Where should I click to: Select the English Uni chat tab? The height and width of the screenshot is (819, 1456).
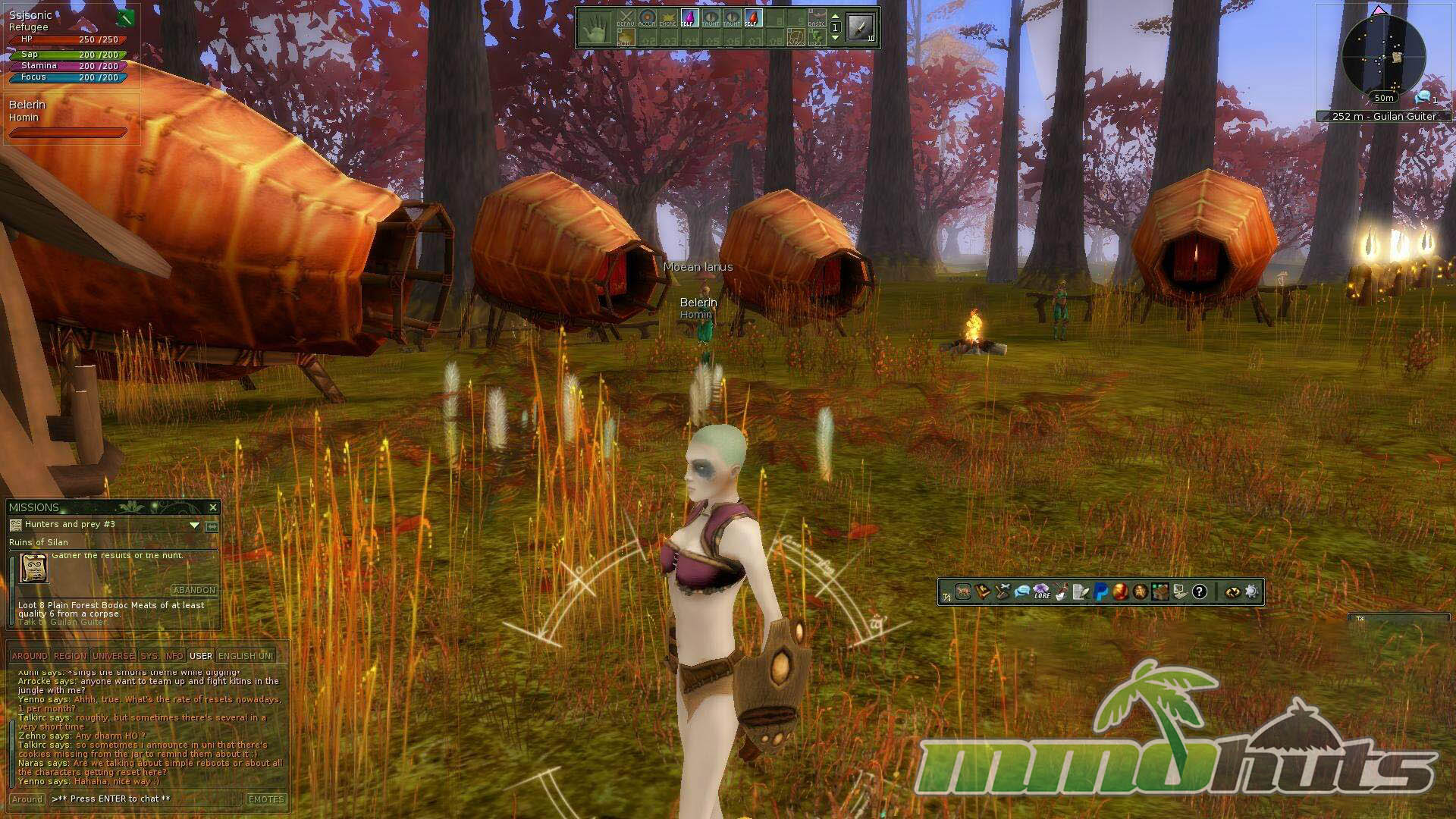245,656
